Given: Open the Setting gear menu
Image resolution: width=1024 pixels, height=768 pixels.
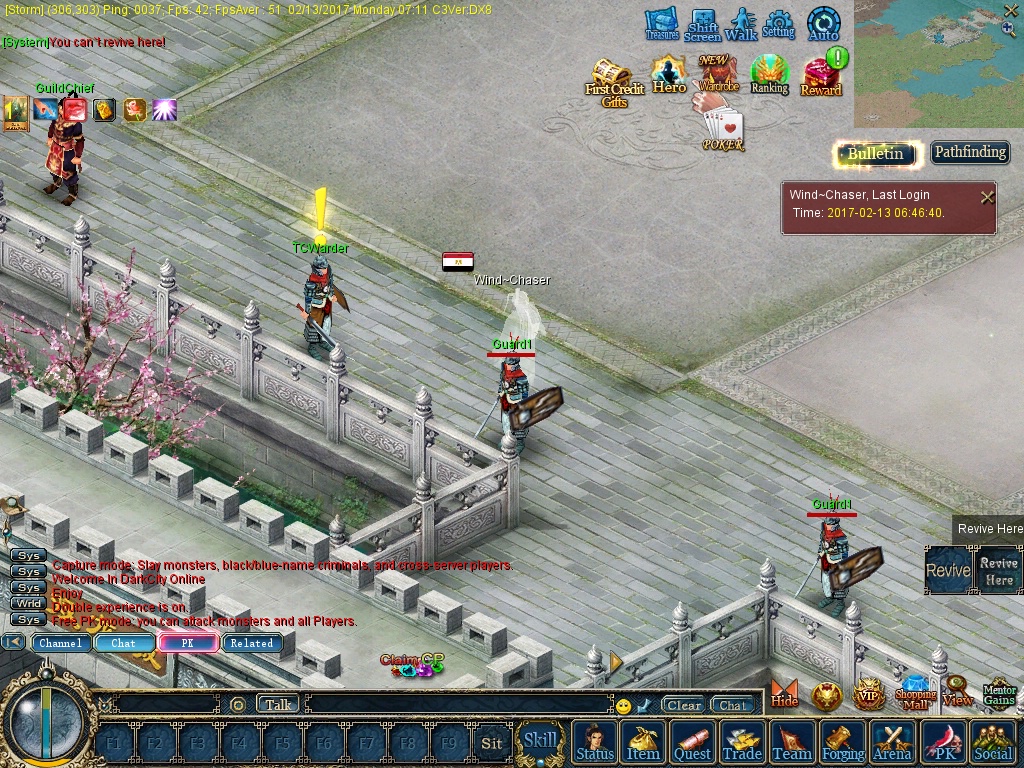Looking at the screenshot, I should pos(778,24).
